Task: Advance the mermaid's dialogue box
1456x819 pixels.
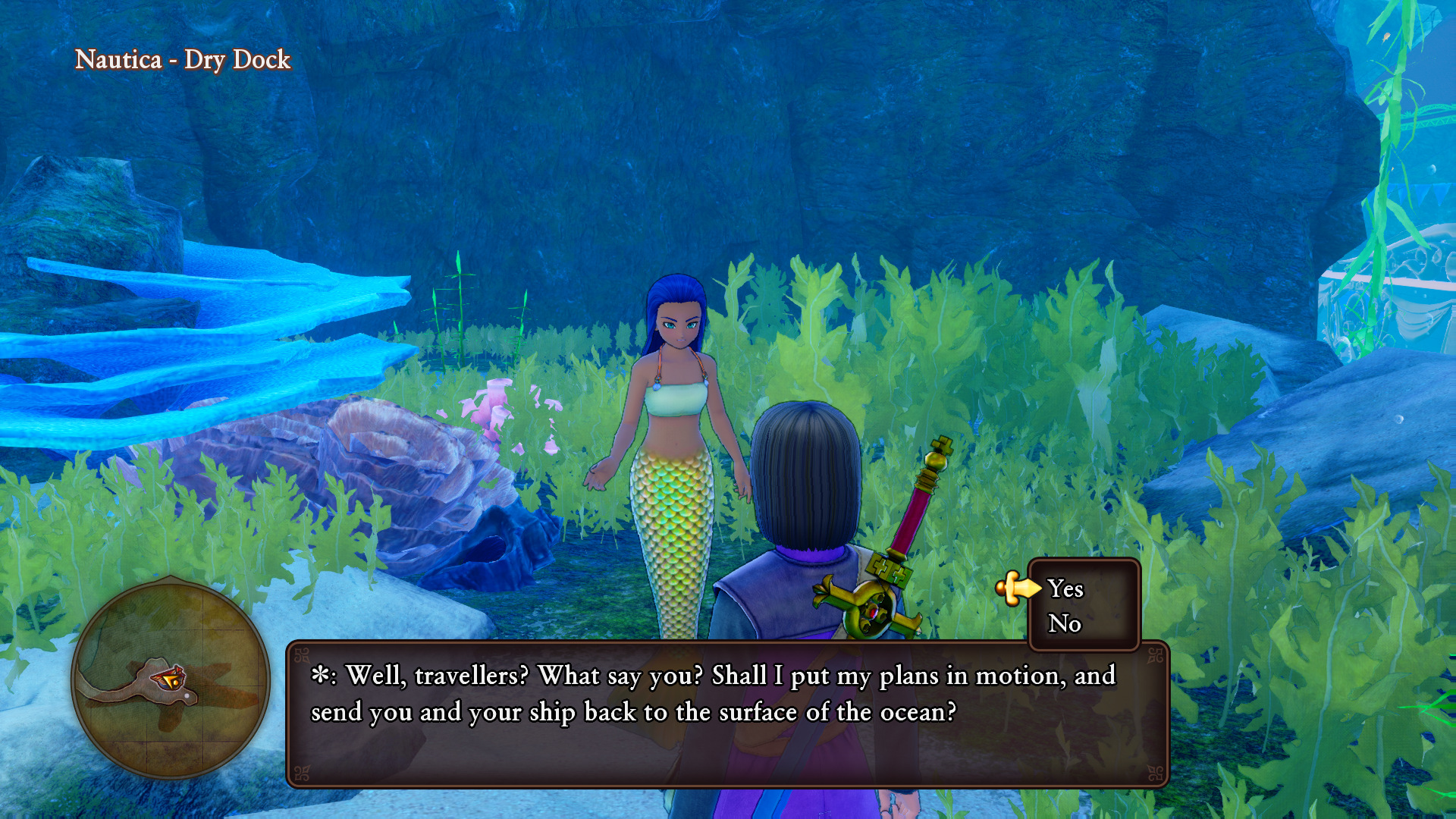Action: 726,713
